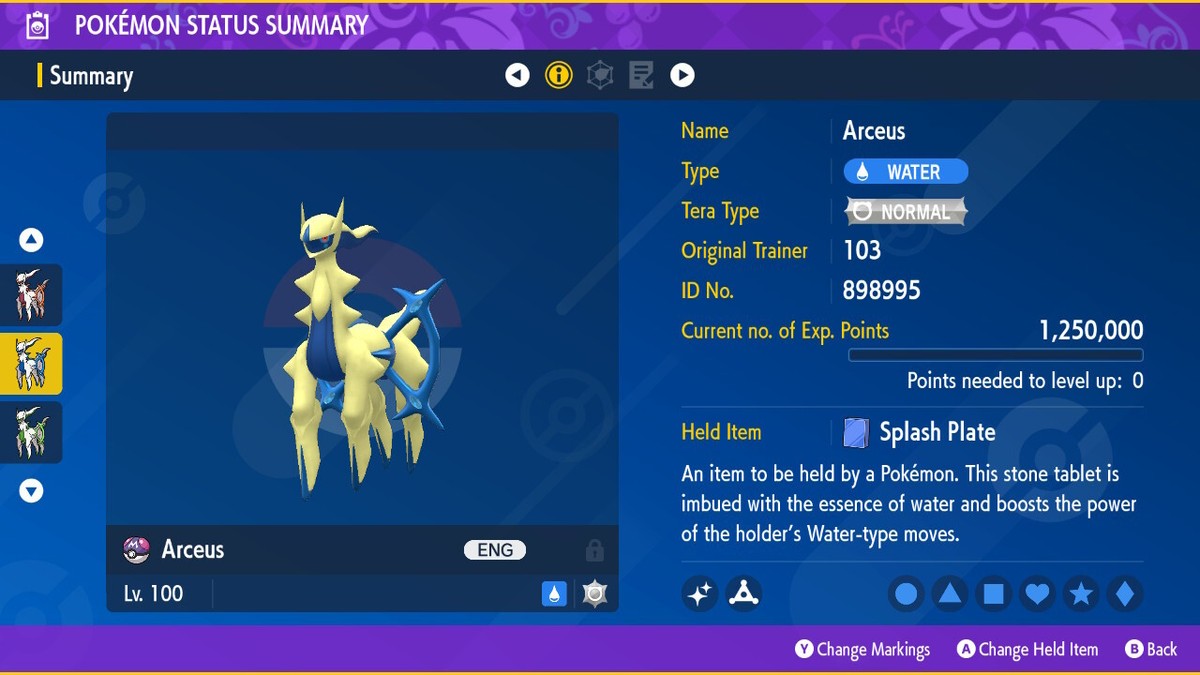Image resolution: width=1200 pixels, height=675 pixels.
Task: Toggle the heart marking
Action: [x=1038, y=595]
